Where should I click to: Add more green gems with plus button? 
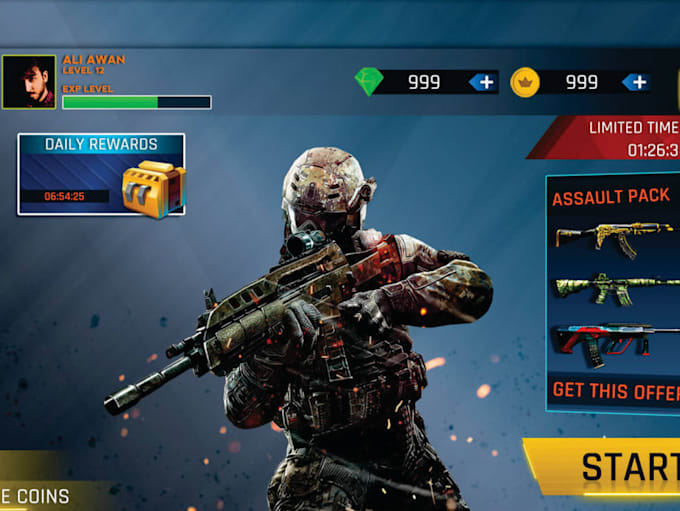(484, 82)
